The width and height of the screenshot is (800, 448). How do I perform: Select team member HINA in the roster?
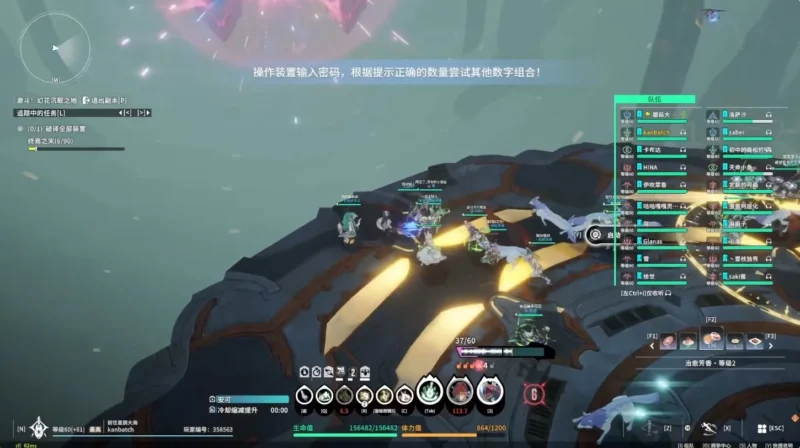pos(650,168)
